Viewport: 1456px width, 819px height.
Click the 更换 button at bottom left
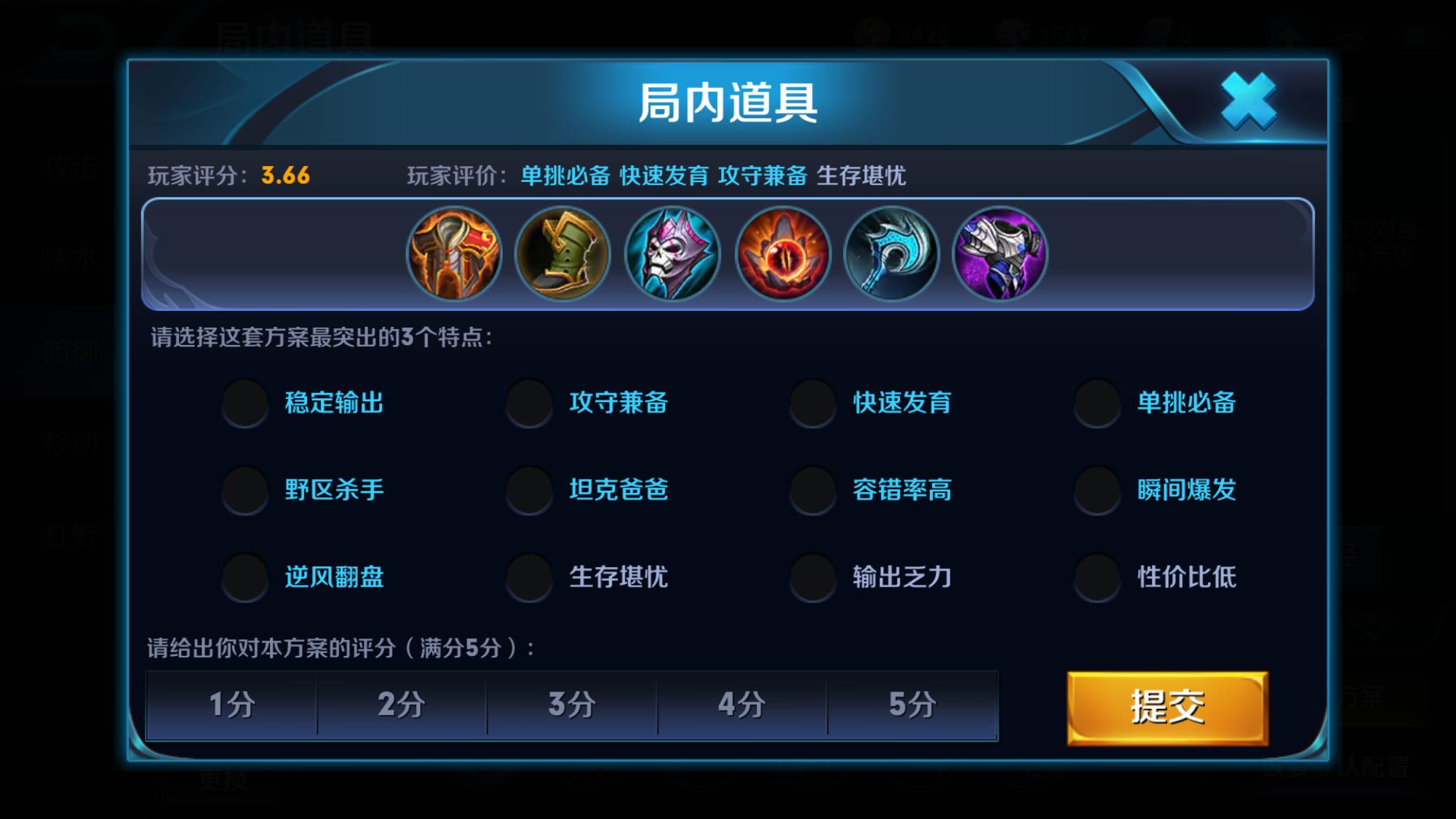(223, 780)
